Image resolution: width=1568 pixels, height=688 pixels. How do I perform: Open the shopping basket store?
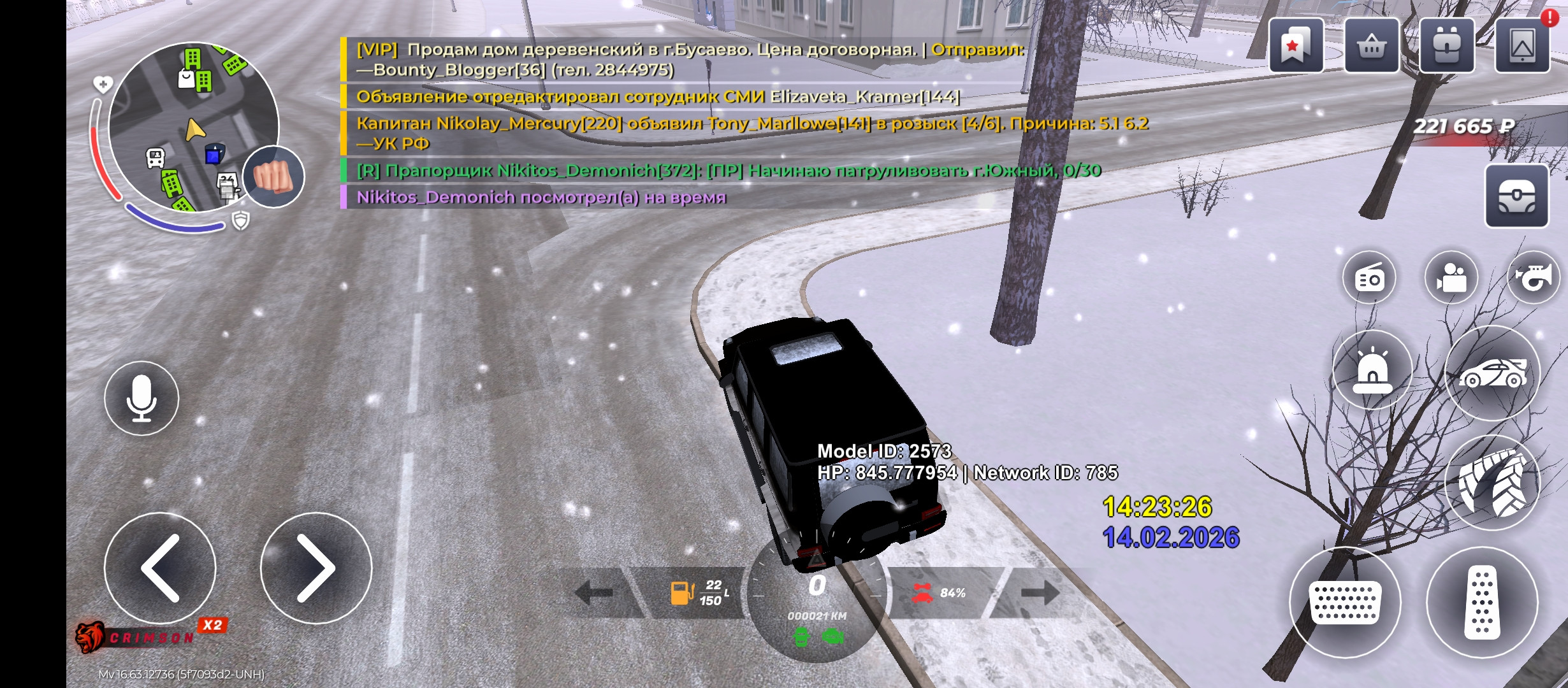click(1372, 46)
